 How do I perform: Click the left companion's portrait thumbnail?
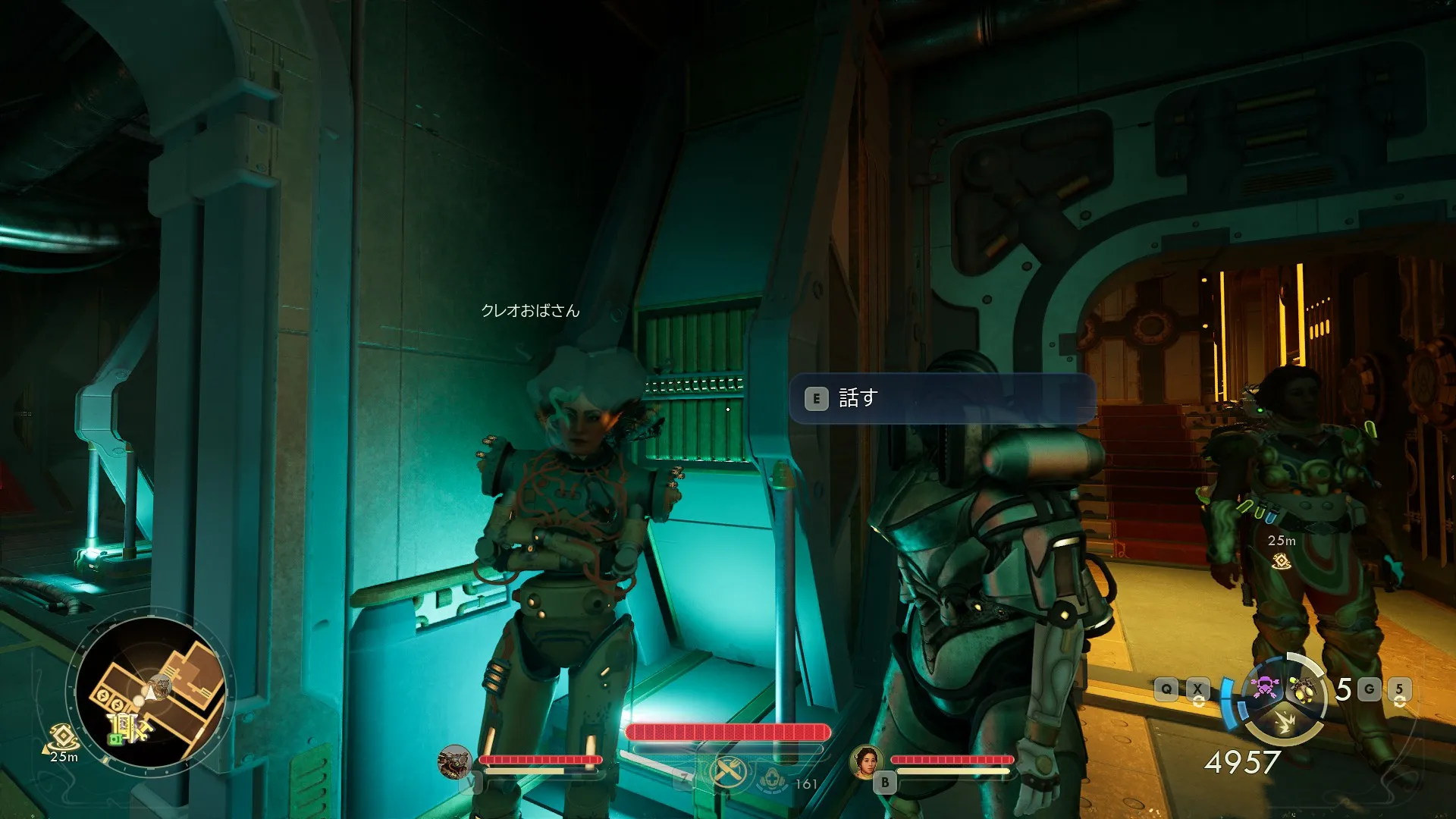tap(454, 763)
